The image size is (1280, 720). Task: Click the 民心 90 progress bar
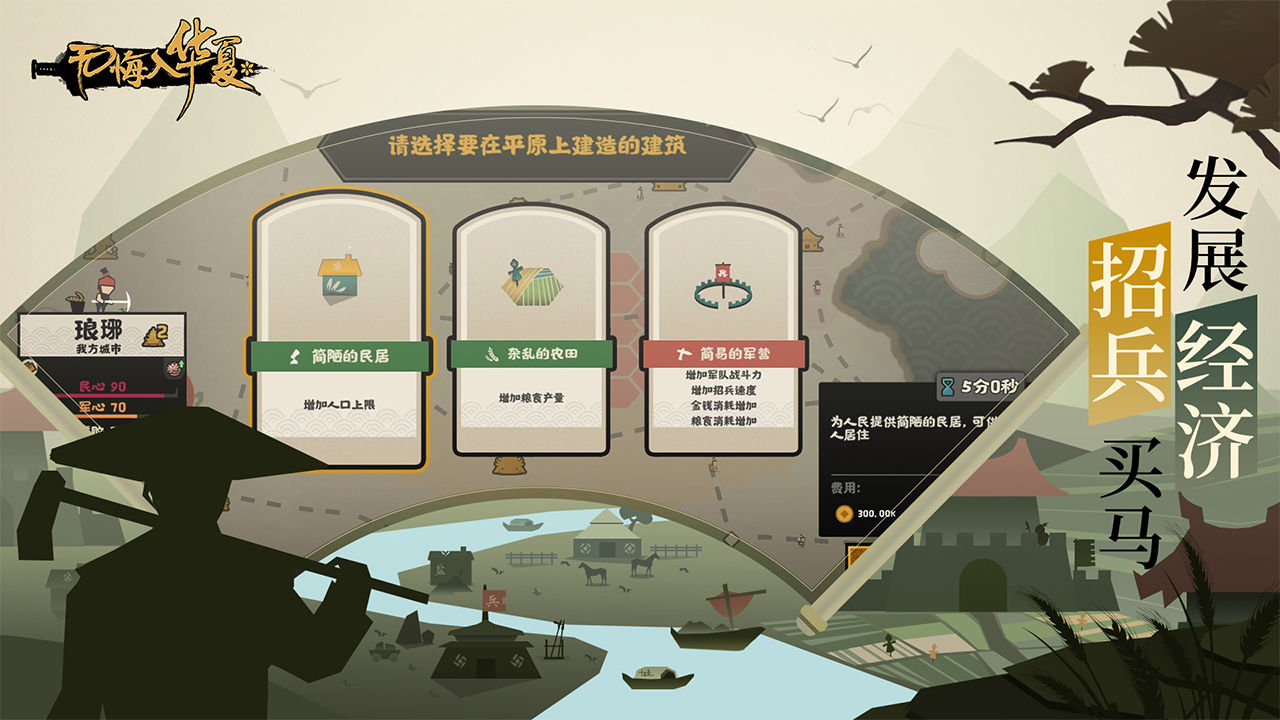pyautogui.click(x=110, y=393)
